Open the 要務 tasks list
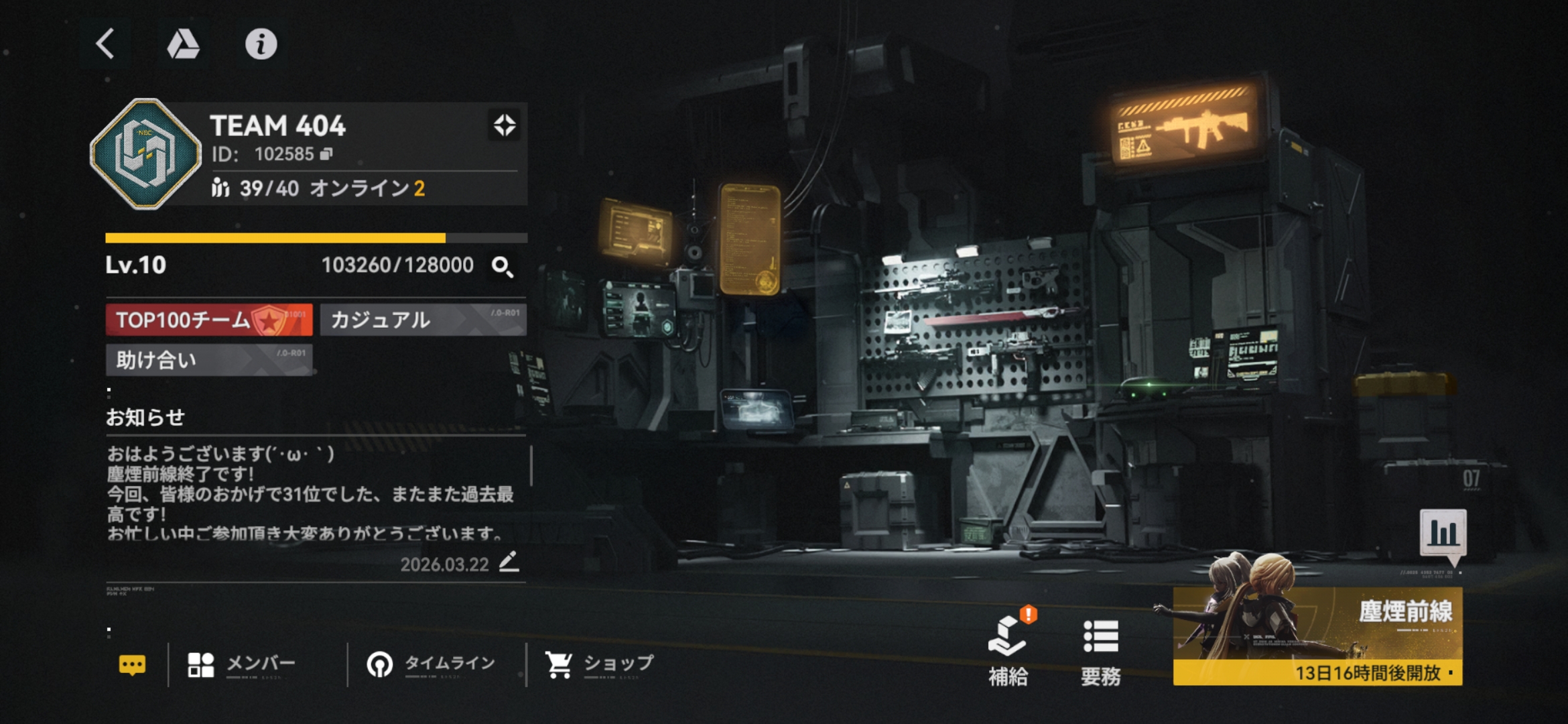Image resolution: width=1568 pixels, height=724 pixels. pyautogui.click(x=1100, y=650)
